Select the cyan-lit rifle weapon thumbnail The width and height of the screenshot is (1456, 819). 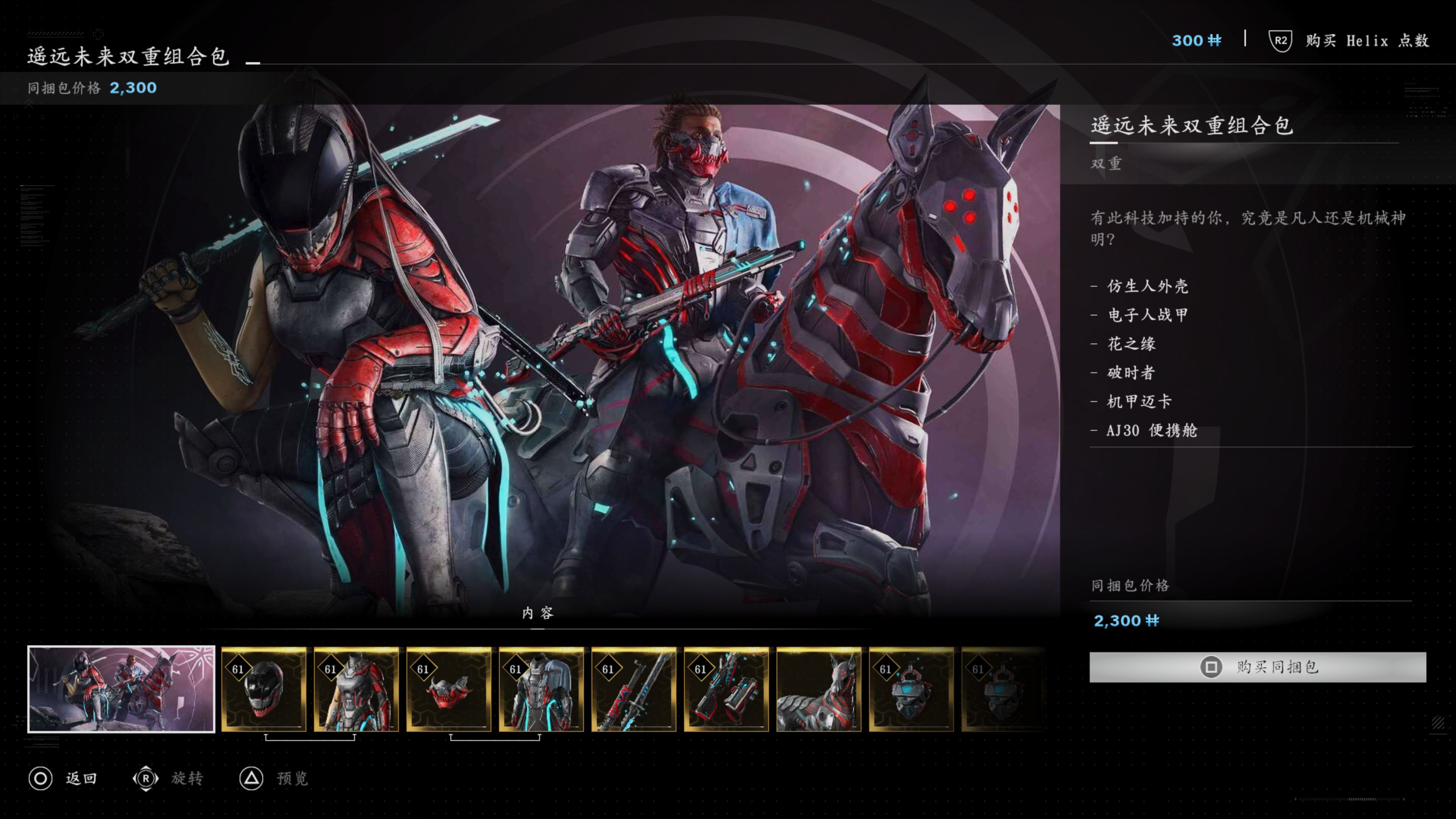coord(726,689)
